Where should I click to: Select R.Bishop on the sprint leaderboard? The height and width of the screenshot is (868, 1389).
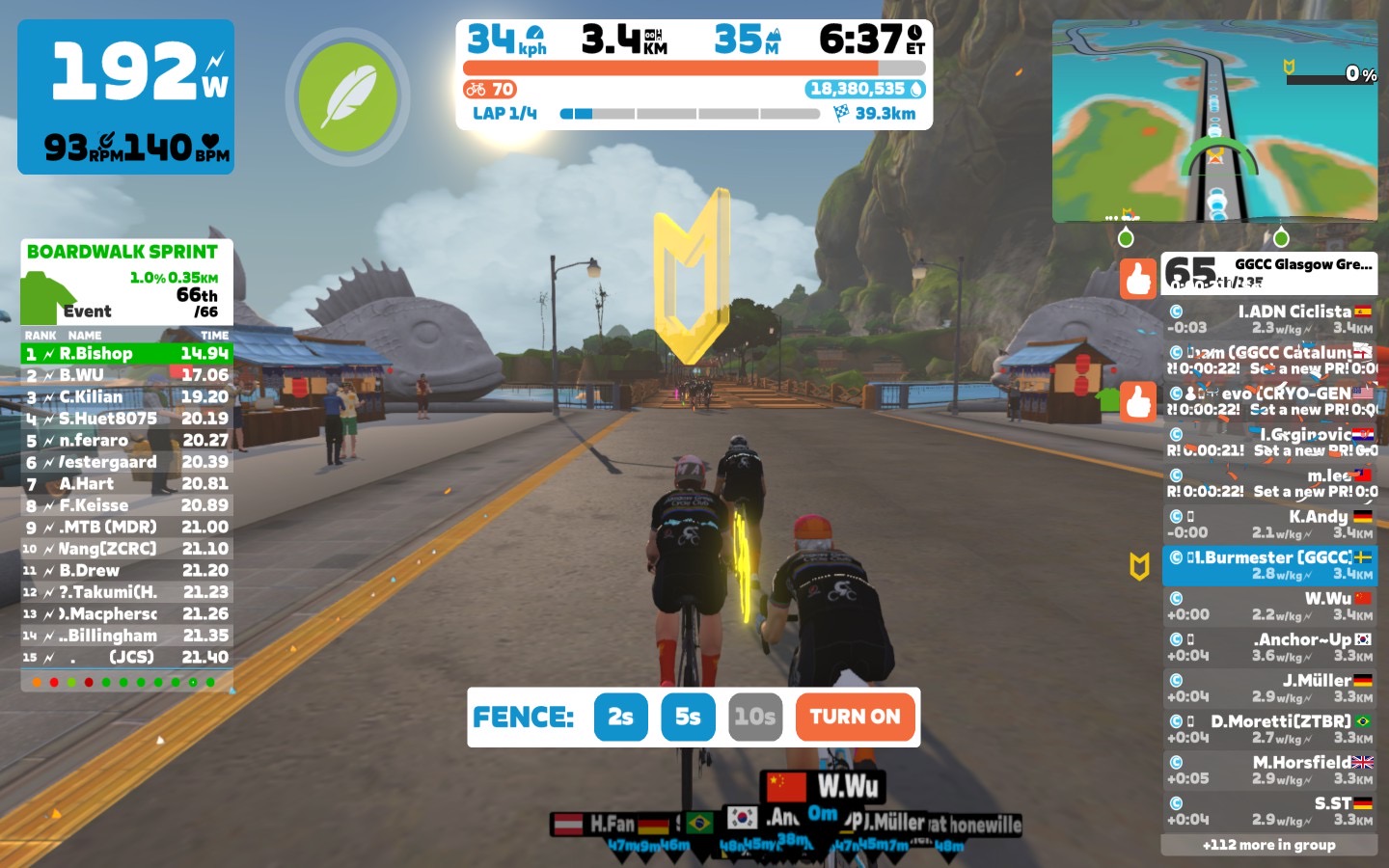pos(126,354)
